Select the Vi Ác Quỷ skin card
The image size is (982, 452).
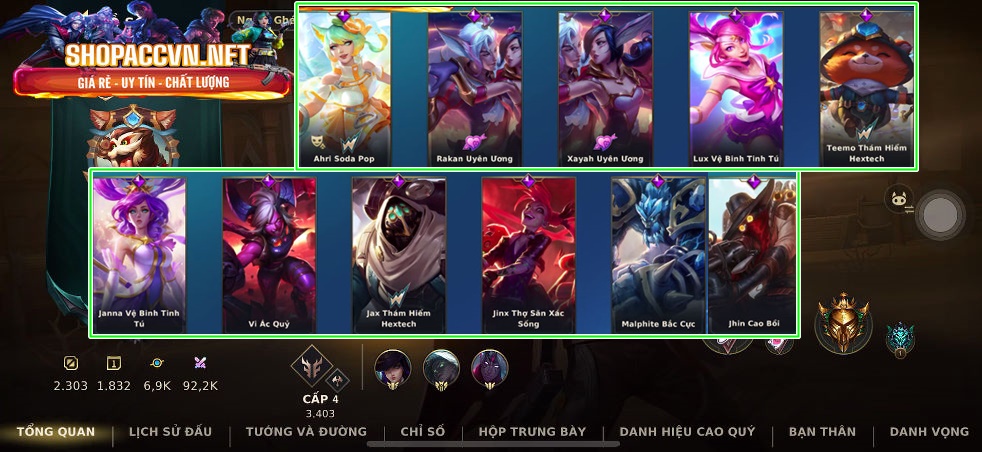[268, 255]
